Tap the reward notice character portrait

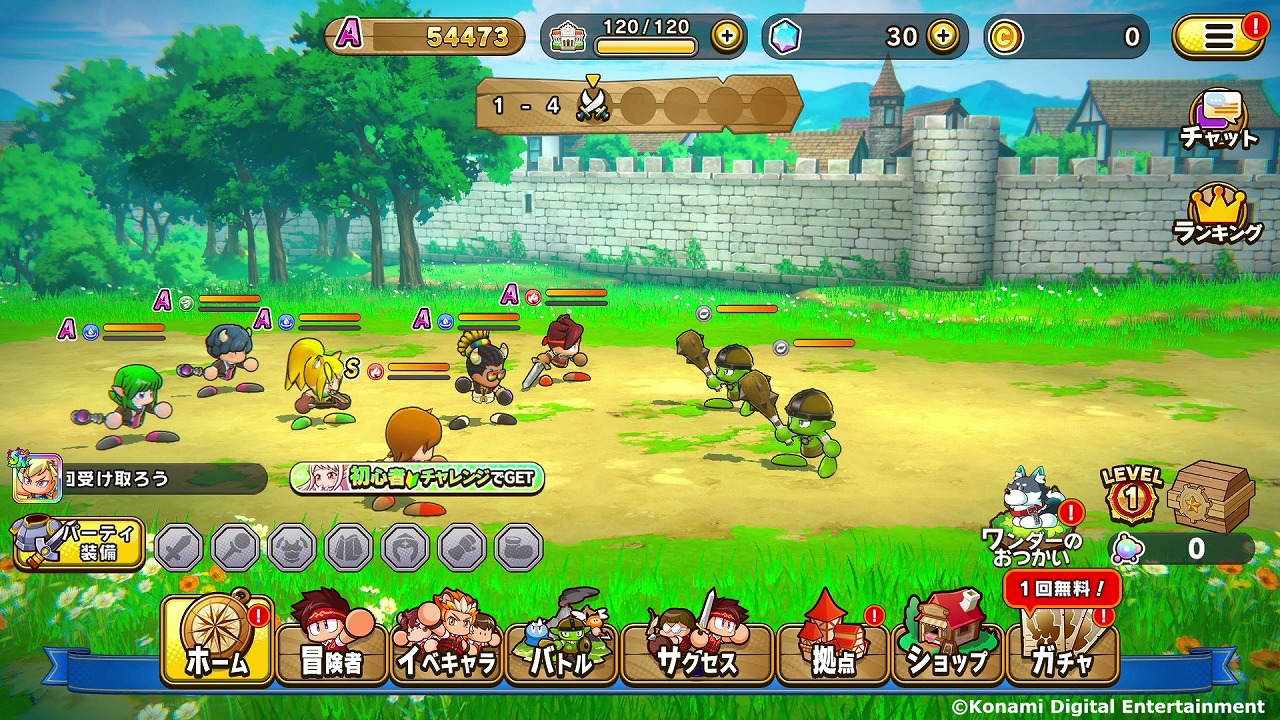click(x=36, y=478)
